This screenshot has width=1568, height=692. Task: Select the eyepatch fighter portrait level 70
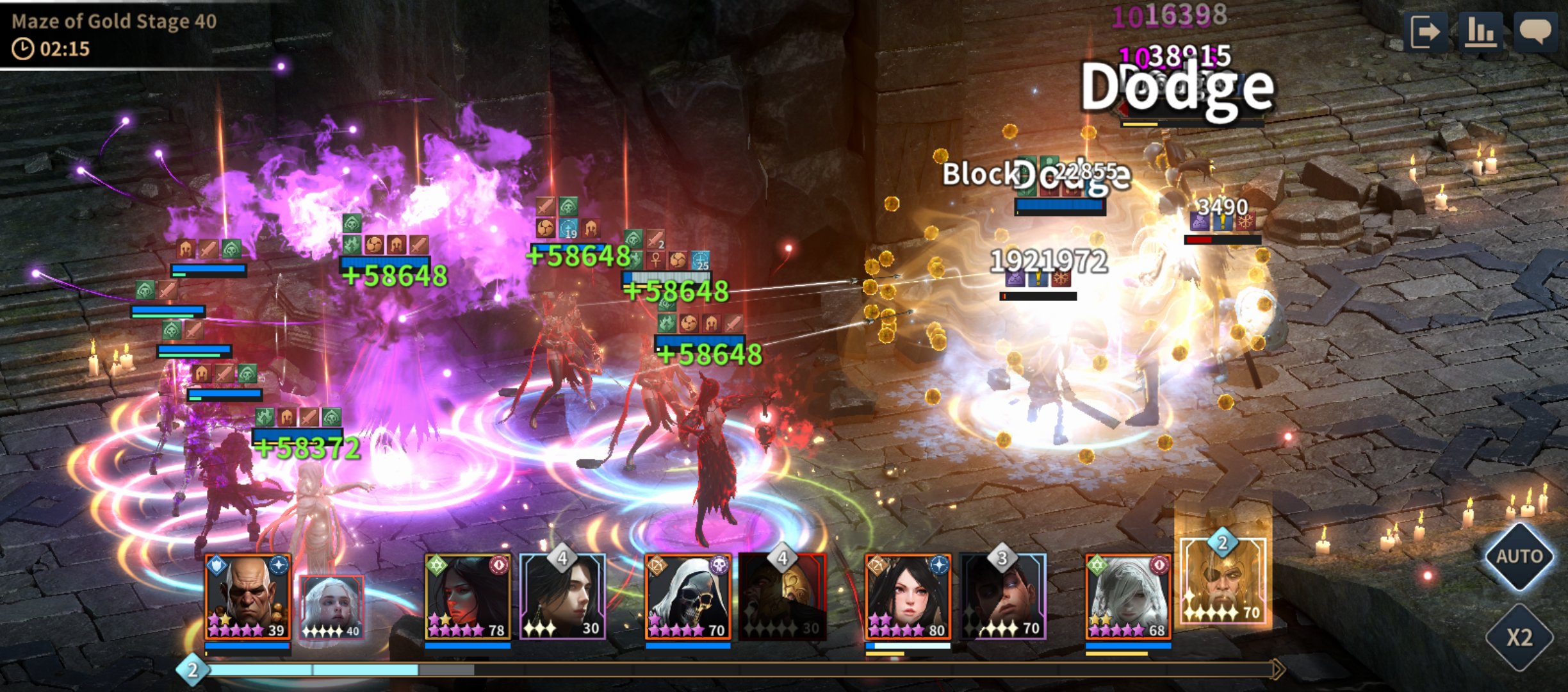click(1003, 597)
